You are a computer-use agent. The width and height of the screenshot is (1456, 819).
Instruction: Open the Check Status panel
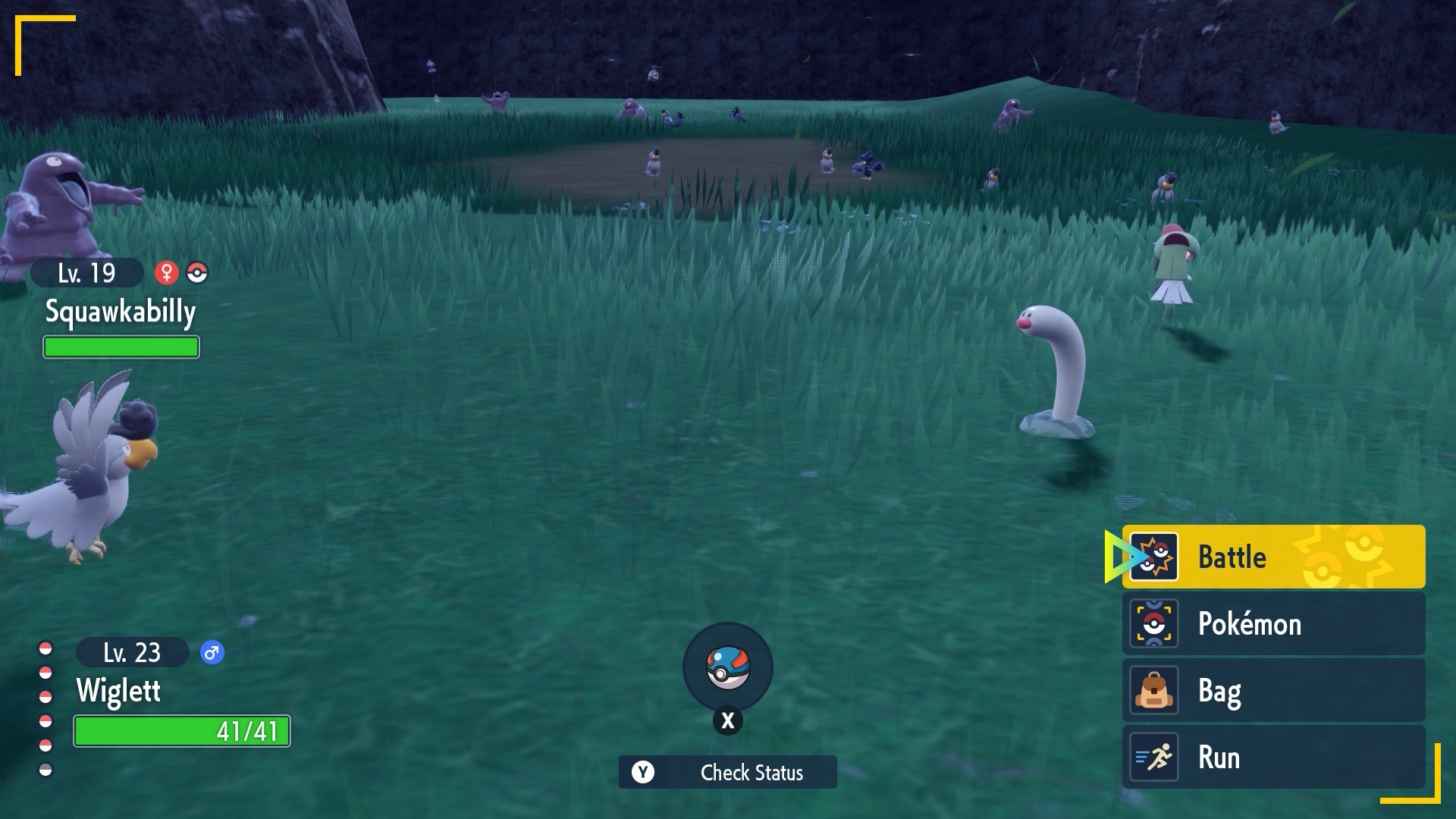pos(727,772)
